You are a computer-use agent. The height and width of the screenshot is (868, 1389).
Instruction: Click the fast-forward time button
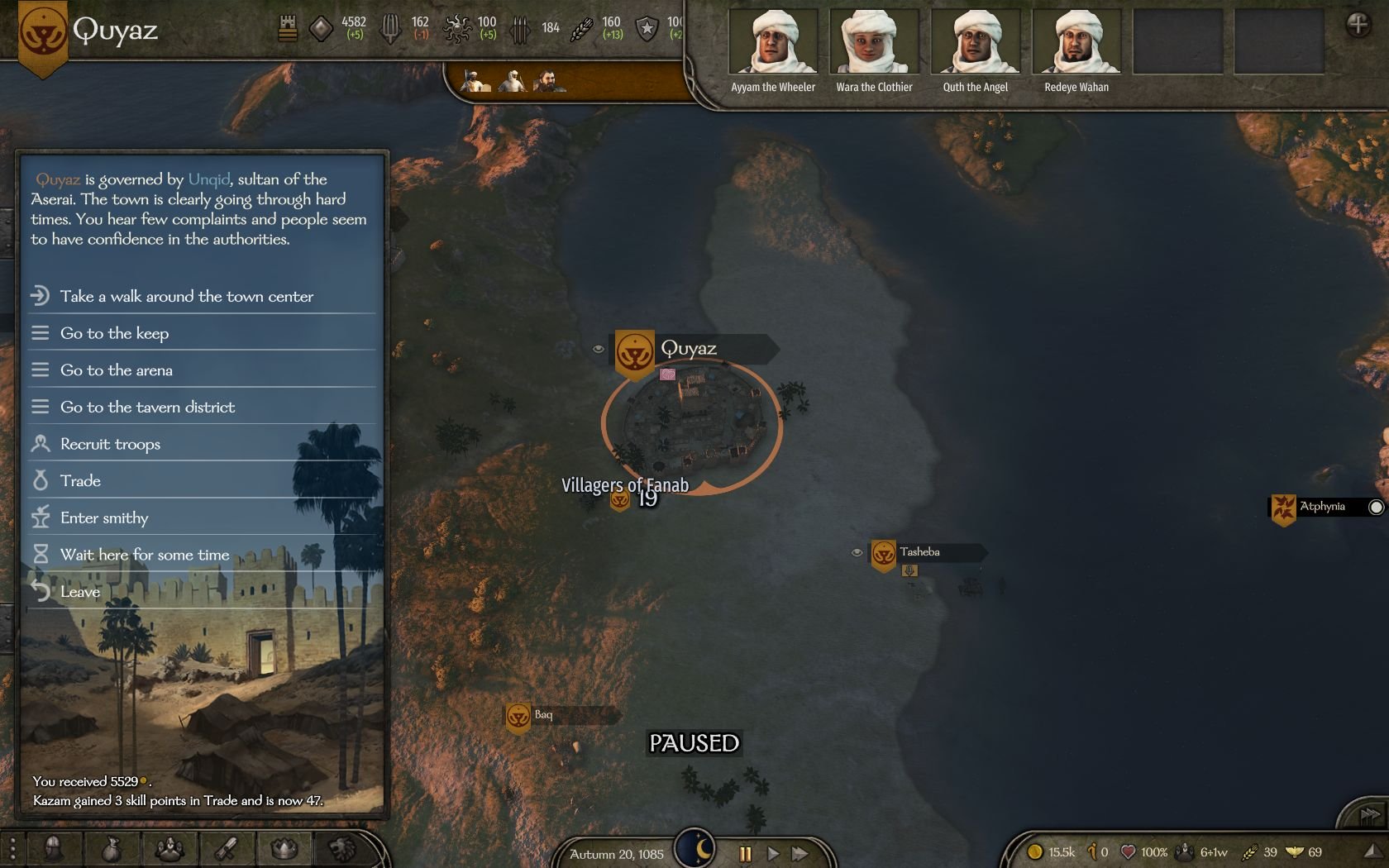pyautogui.click(x=800, y=854)
